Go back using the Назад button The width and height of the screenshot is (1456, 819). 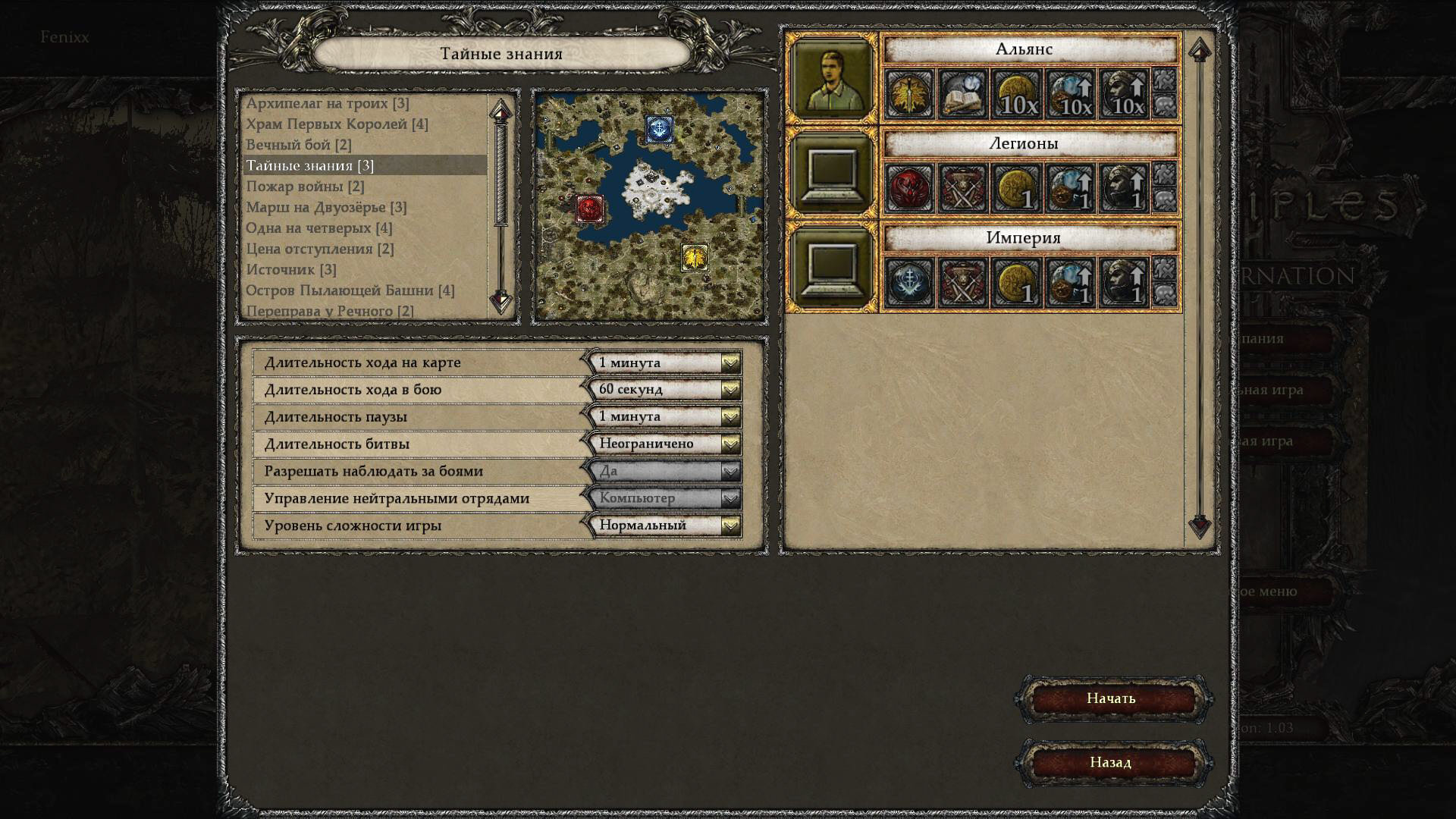pos(1111,762)
